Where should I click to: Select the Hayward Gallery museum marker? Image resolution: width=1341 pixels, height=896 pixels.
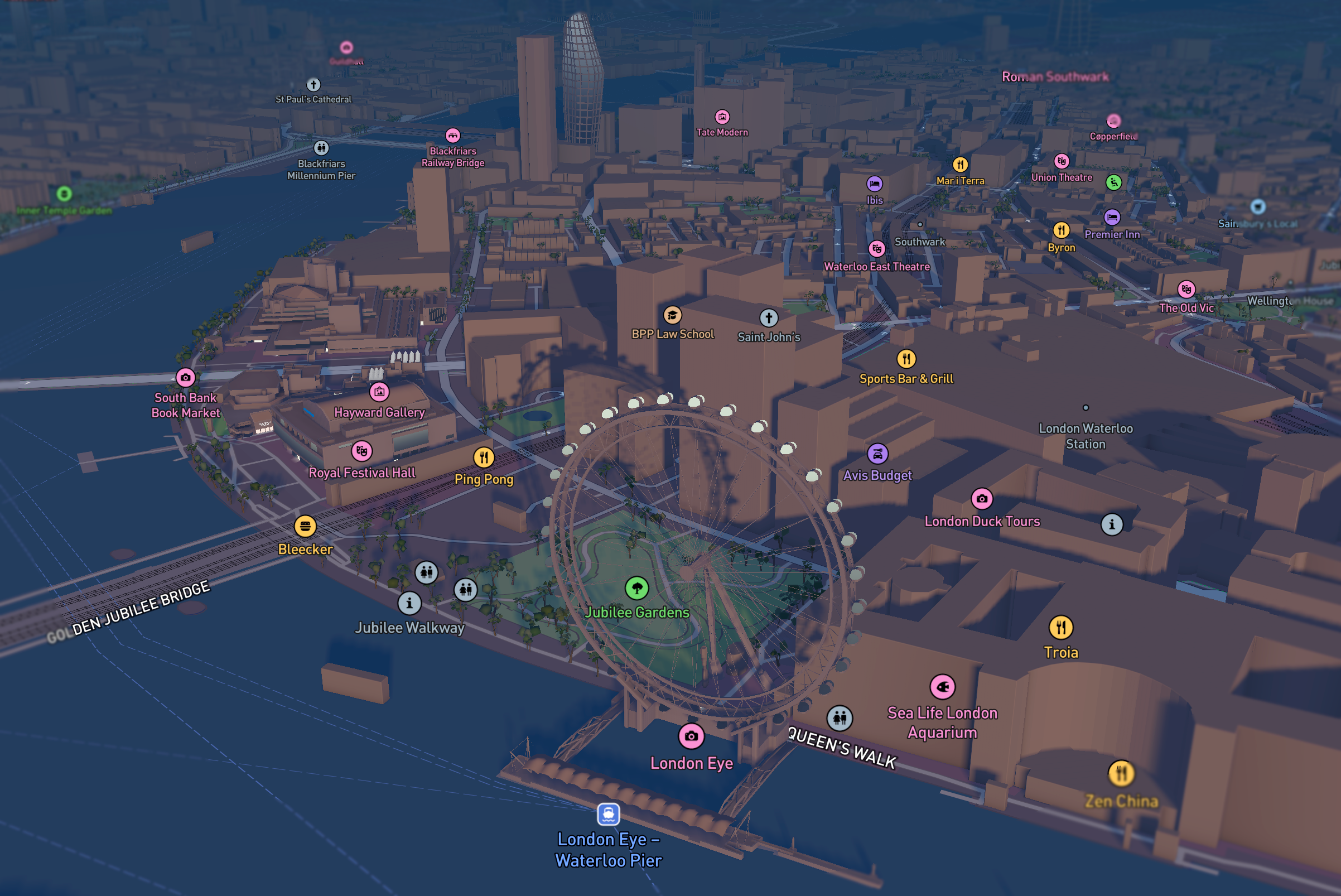click(379, 392)
